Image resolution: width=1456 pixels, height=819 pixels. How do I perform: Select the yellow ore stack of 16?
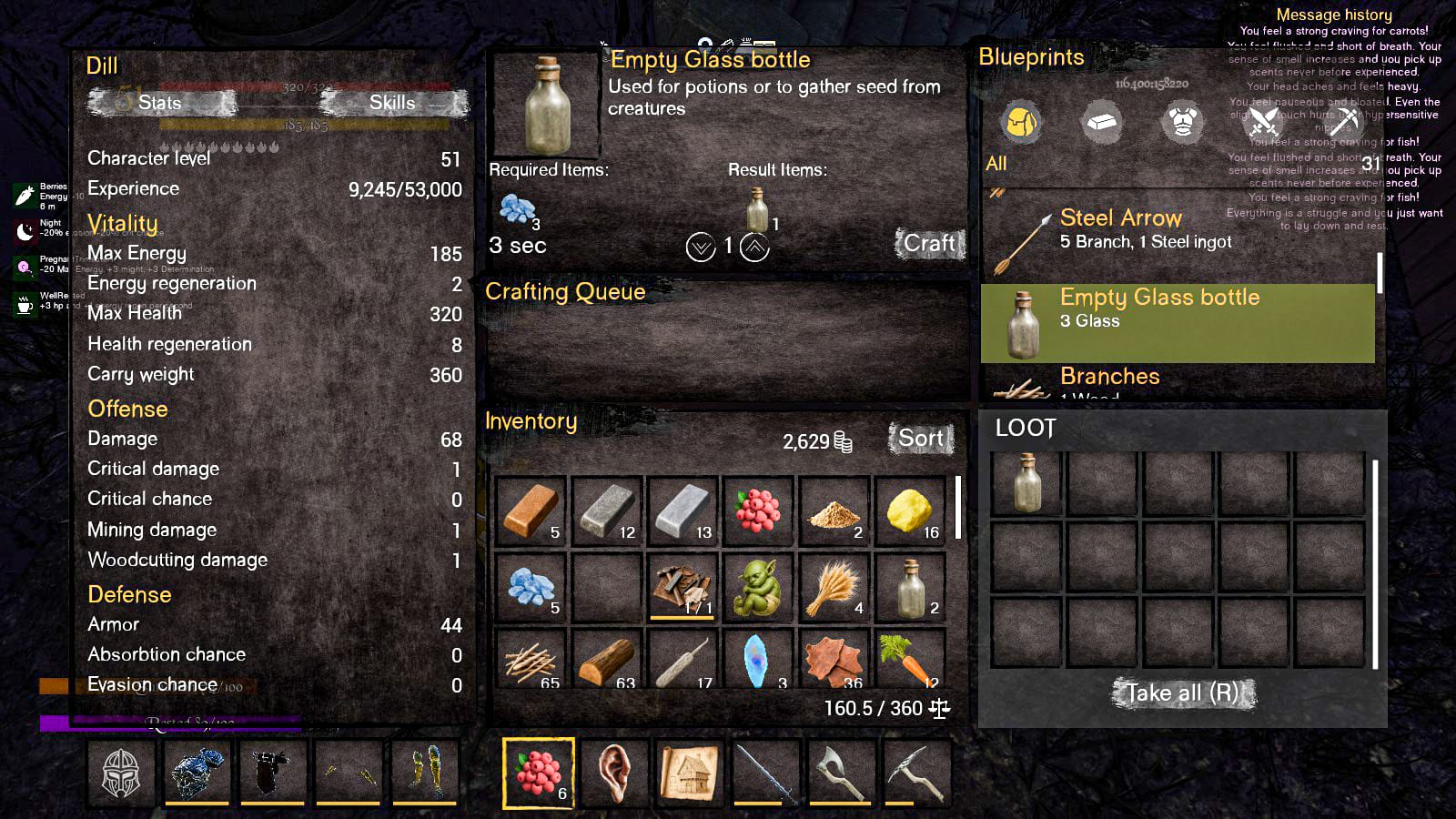(910, 511)
